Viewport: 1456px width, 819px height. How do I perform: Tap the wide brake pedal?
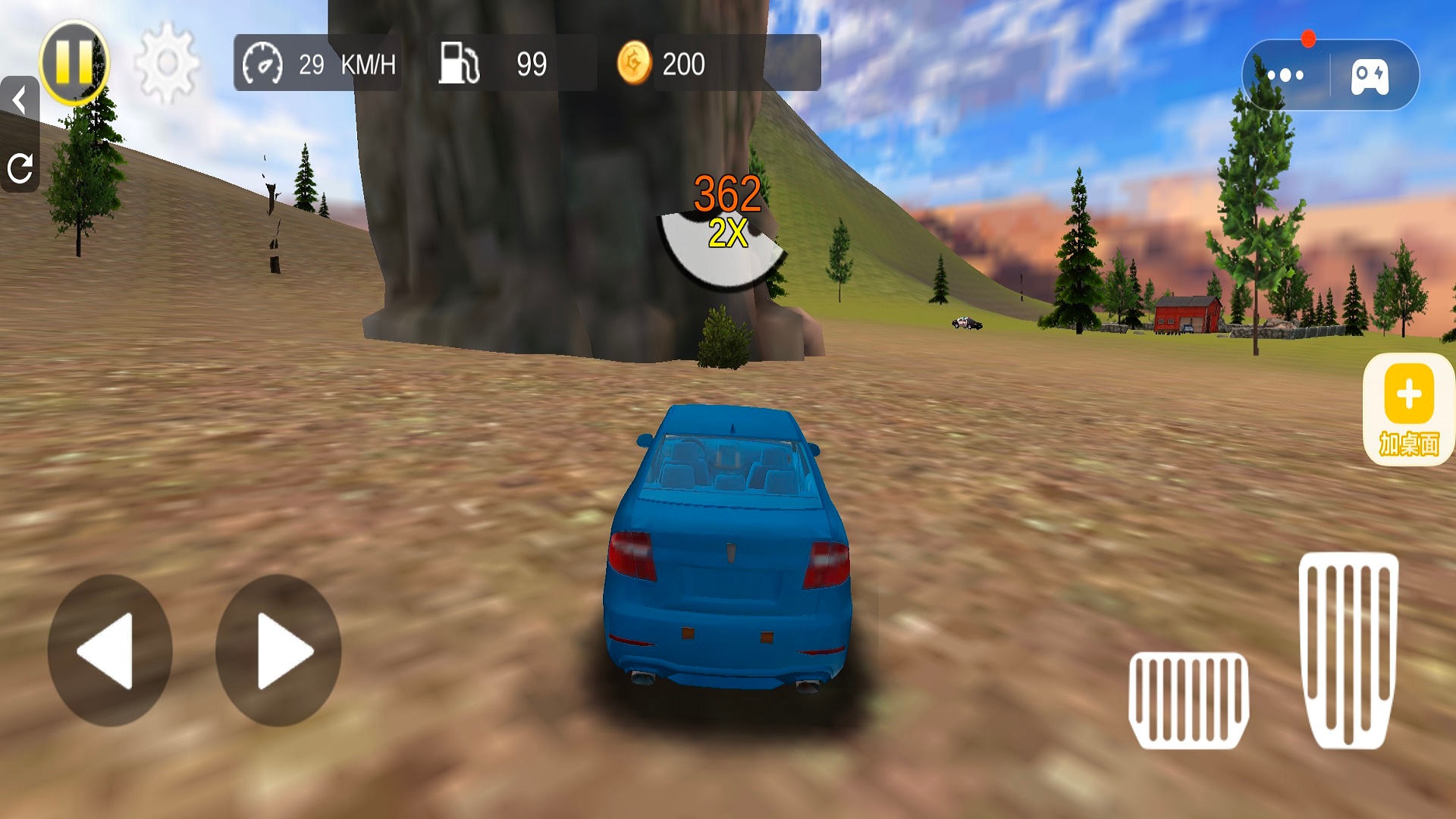pyautogui.click(x=1188, y=699)
